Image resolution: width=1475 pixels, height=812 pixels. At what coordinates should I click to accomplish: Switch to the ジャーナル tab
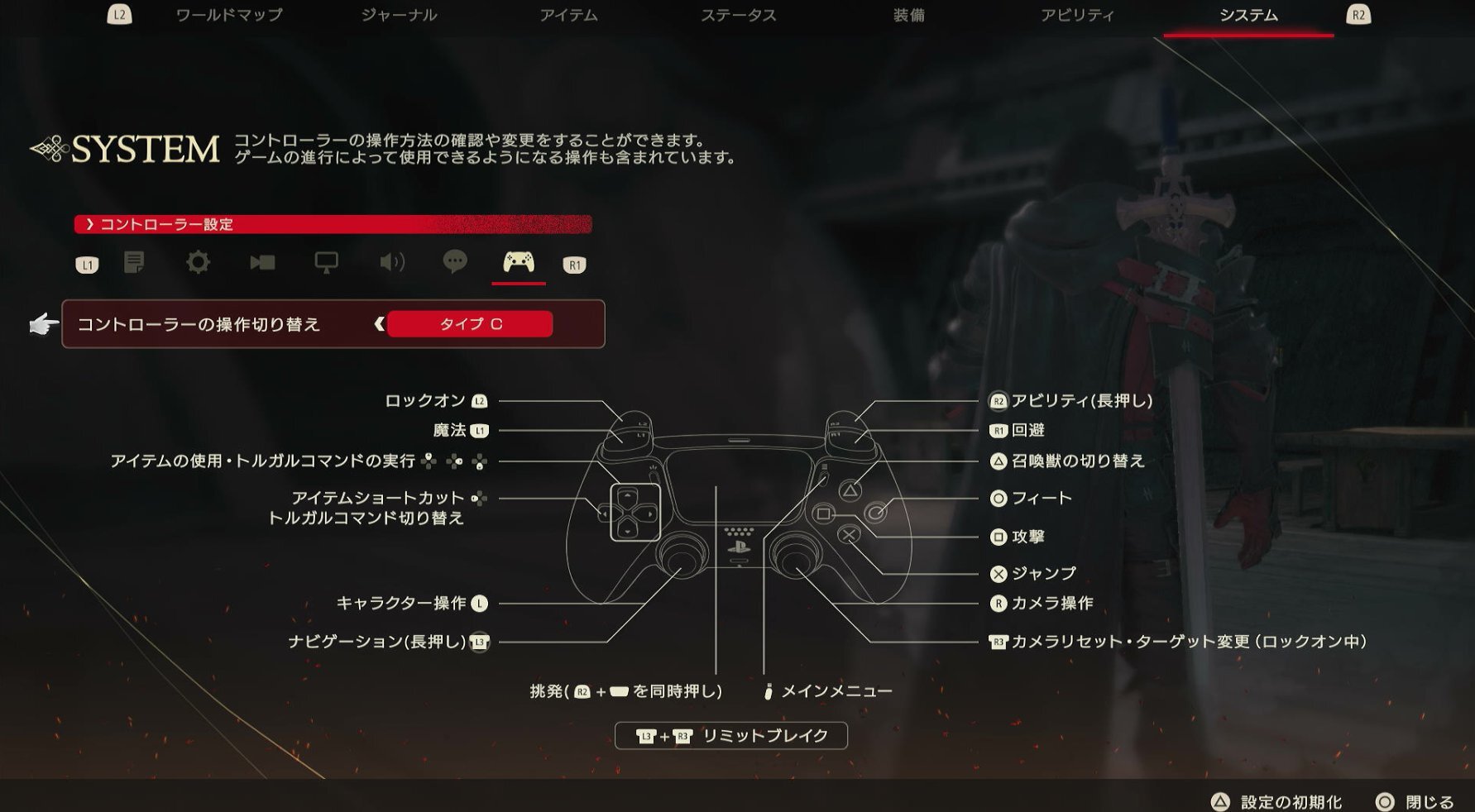(x=399, y=16)
